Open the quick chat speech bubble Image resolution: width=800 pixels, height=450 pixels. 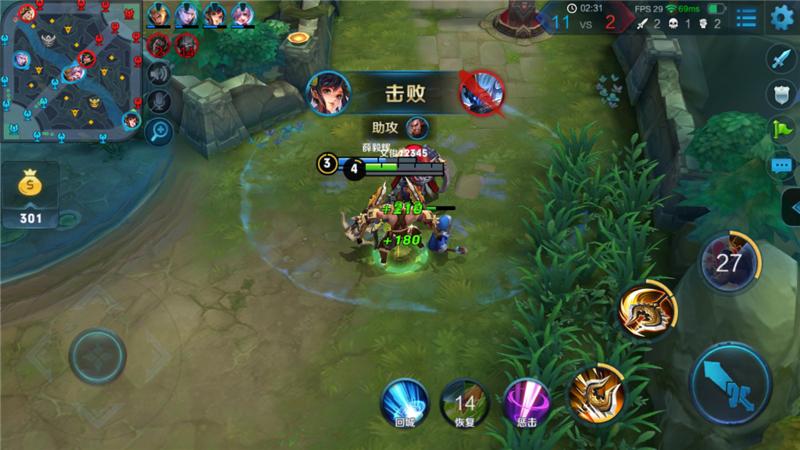pyautogui.click(x=781, y=165)
